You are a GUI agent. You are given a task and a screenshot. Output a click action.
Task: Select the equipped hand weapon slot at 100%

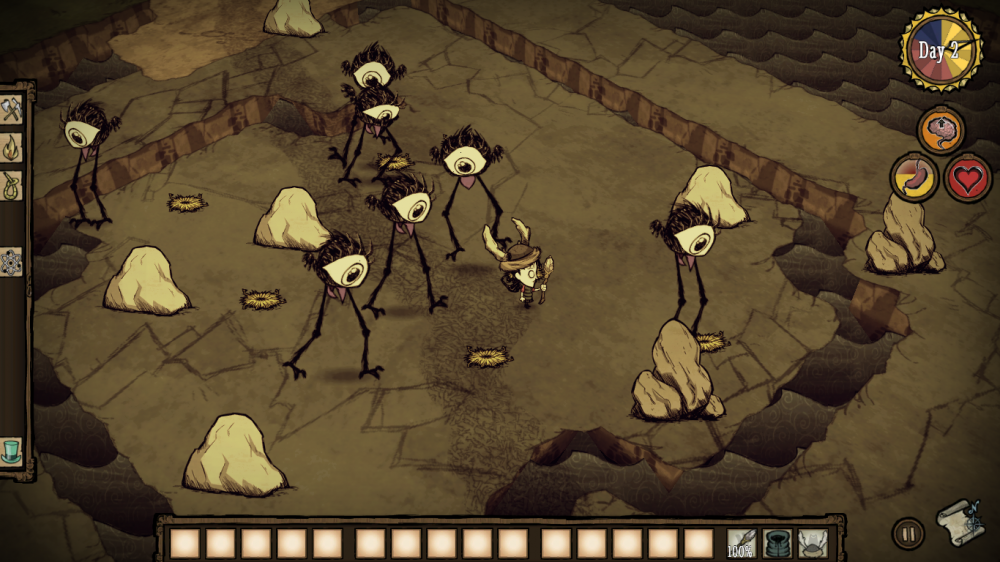[x=741, y=543]
